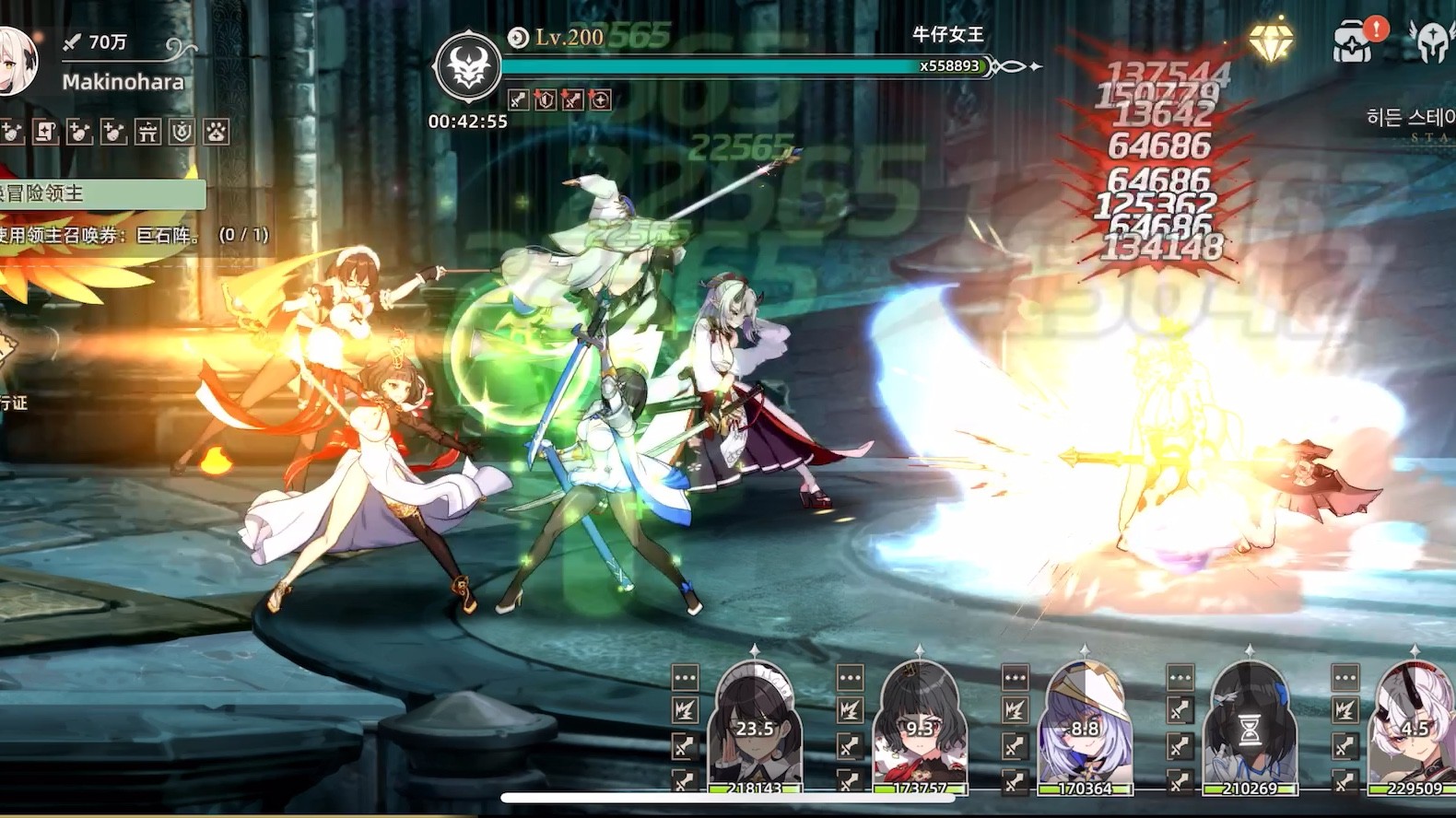Open the purple-haired hero's three-dot options

point(1015,678)
